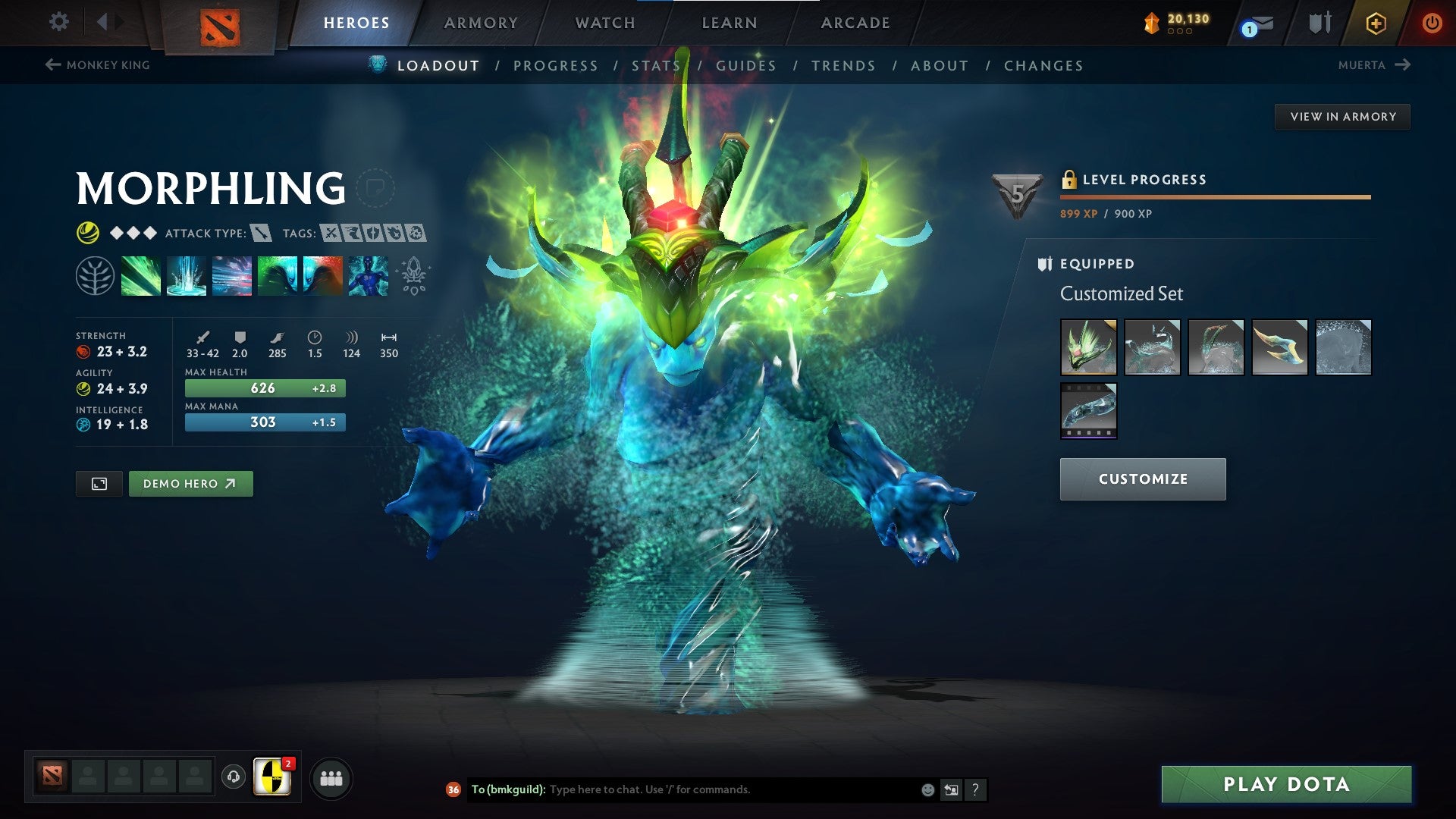Go back to Monkey King
Image resolution: width=1456 pixels, height=819 pixels.
point(99,65)
